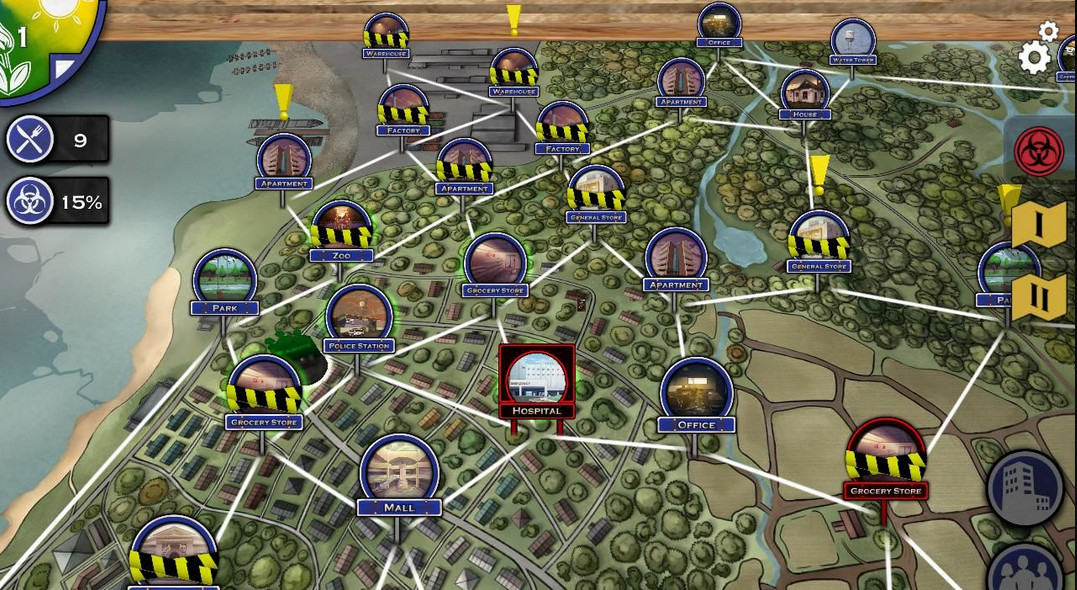Click the red biohazard button
This screenshot has height=590, width=1077.
click(1039, 151)
